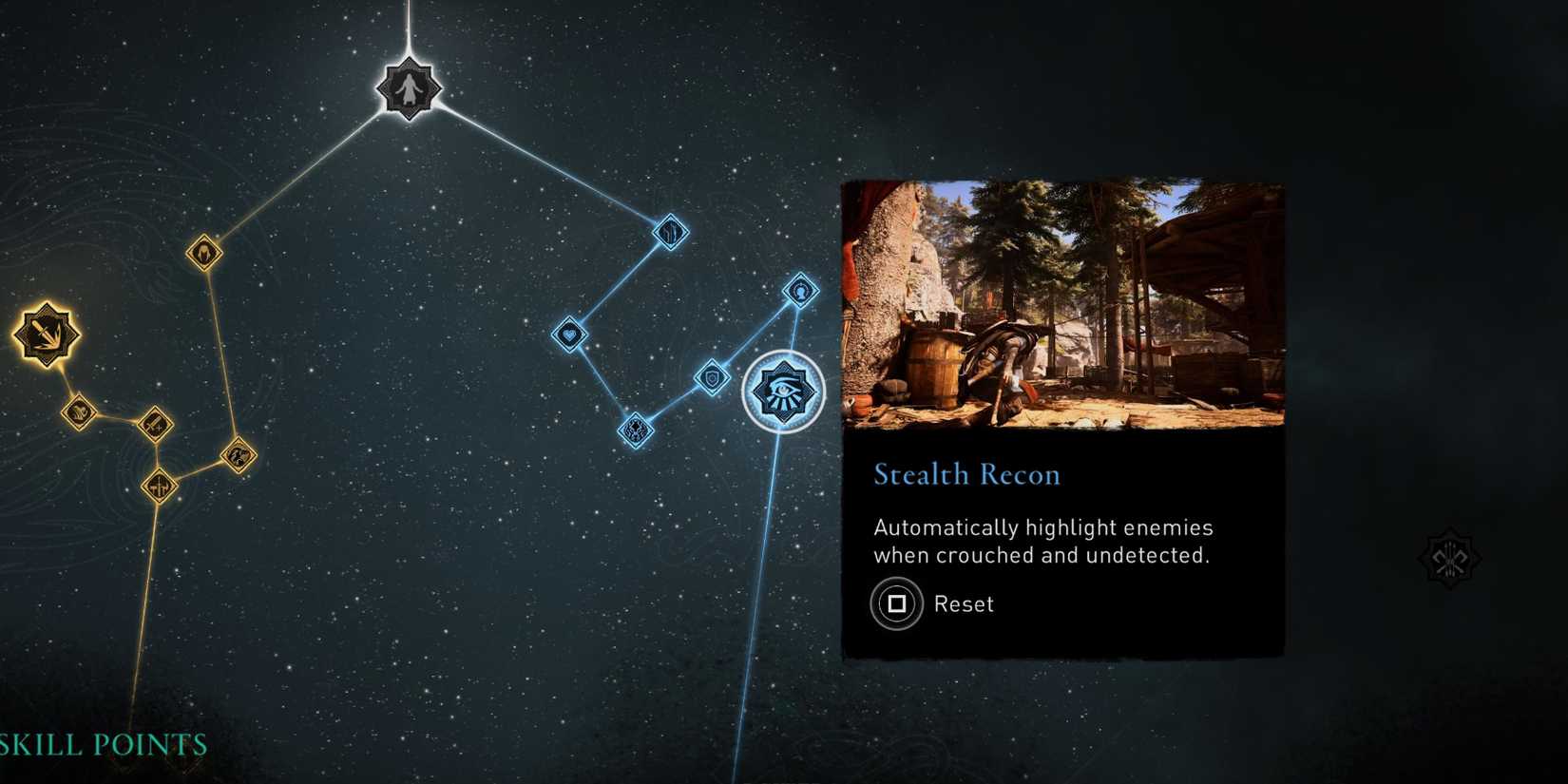Screen dimensions: 1568x784
Task: Select the large octagonal node at screen top
Action: point(409,88)
